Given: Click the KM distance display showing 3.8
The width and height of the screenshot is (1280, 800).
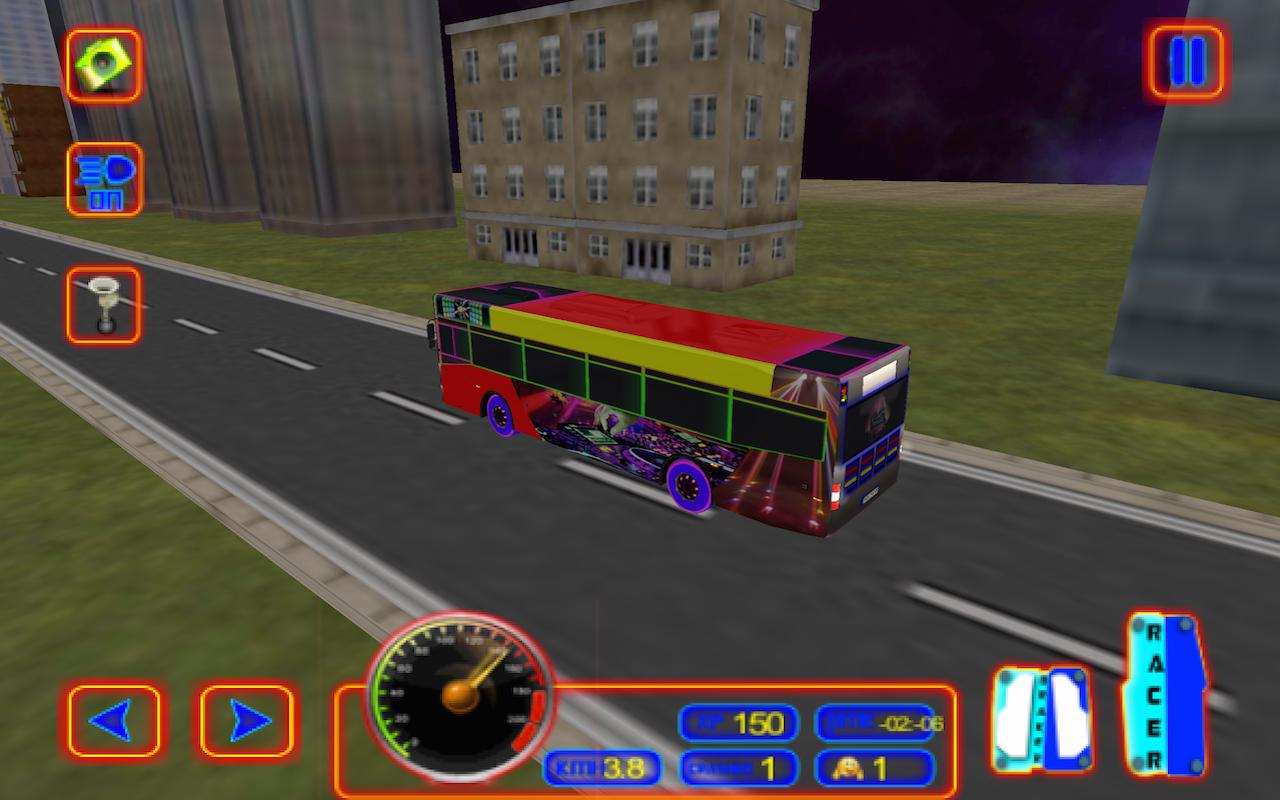Looking at the screenshot, I should point(601,770).
